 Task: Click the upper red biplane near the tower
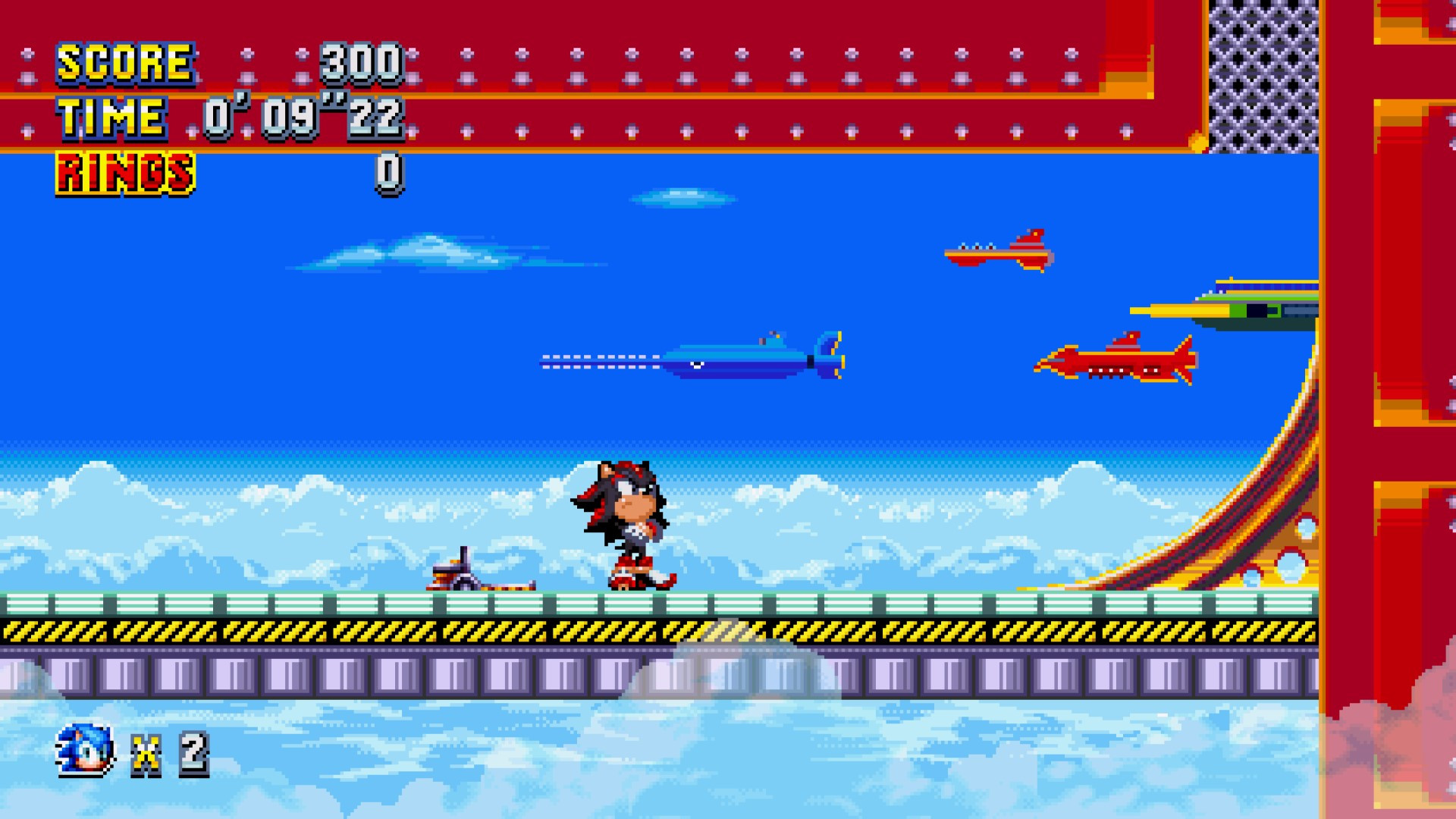pyautogui.click(x=1001, y=250)
